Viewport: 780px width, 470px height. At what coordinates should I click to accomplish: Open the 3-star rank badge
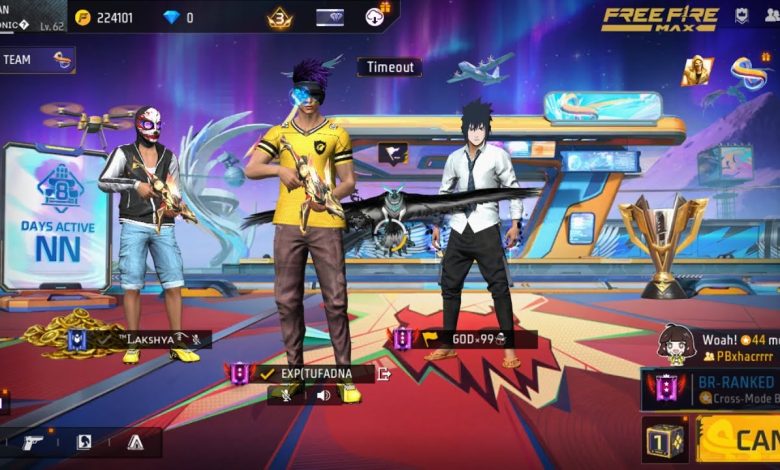tap(280, 17)
